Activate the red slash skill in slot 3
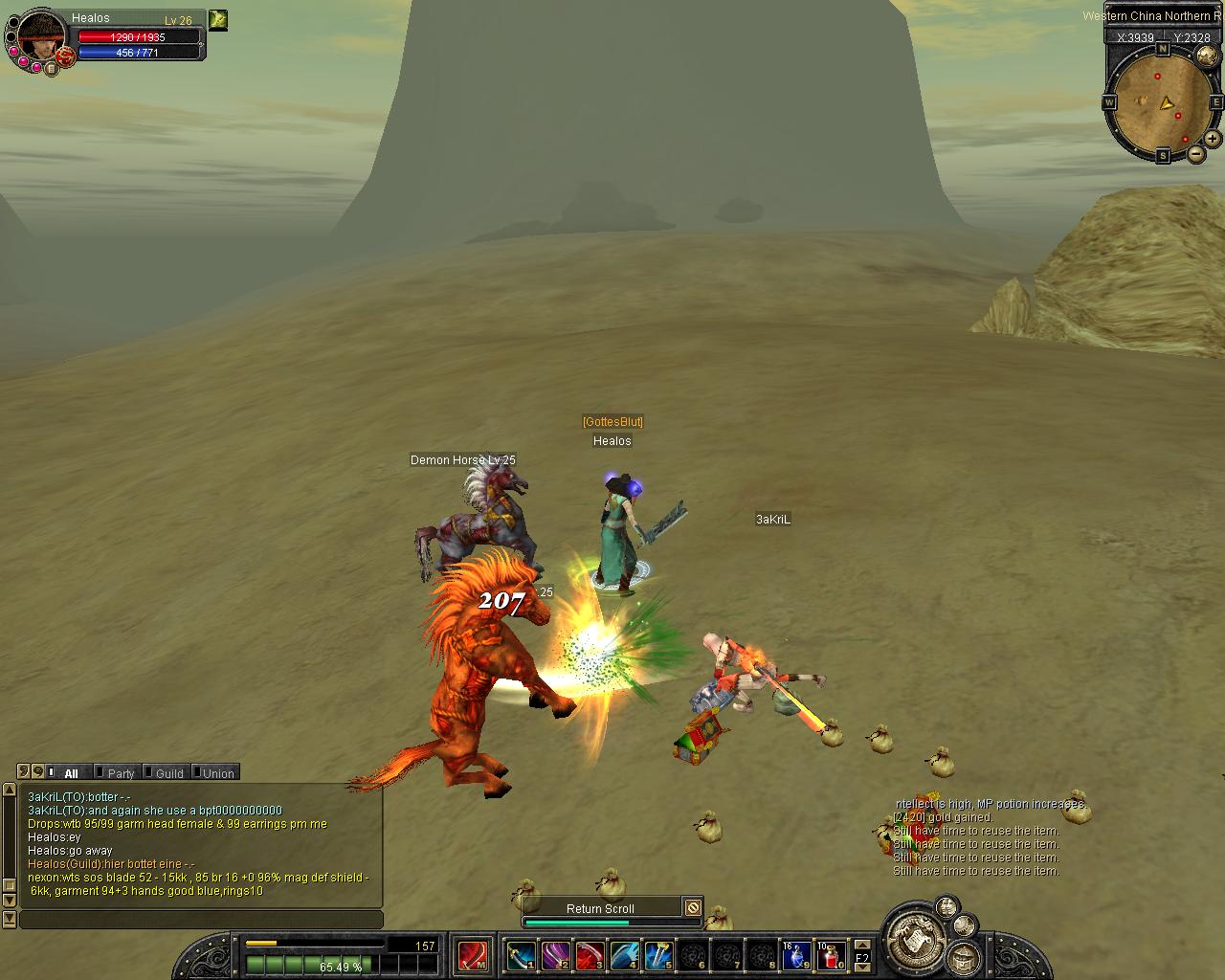The image size is (1225, 980). point(590,955)
